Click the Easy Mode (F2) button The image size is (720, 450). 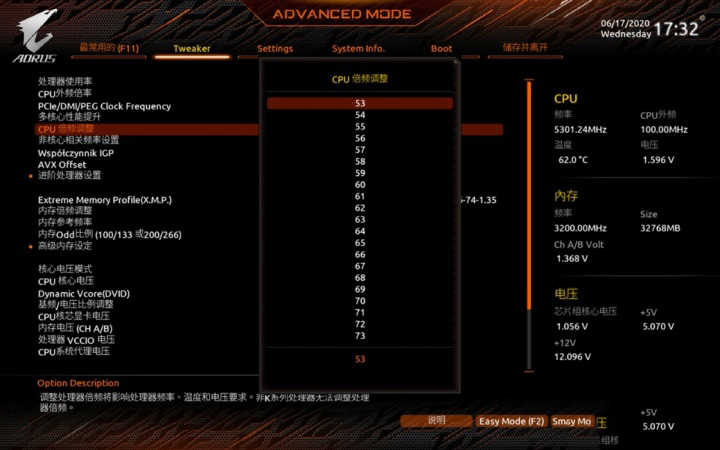510,422
